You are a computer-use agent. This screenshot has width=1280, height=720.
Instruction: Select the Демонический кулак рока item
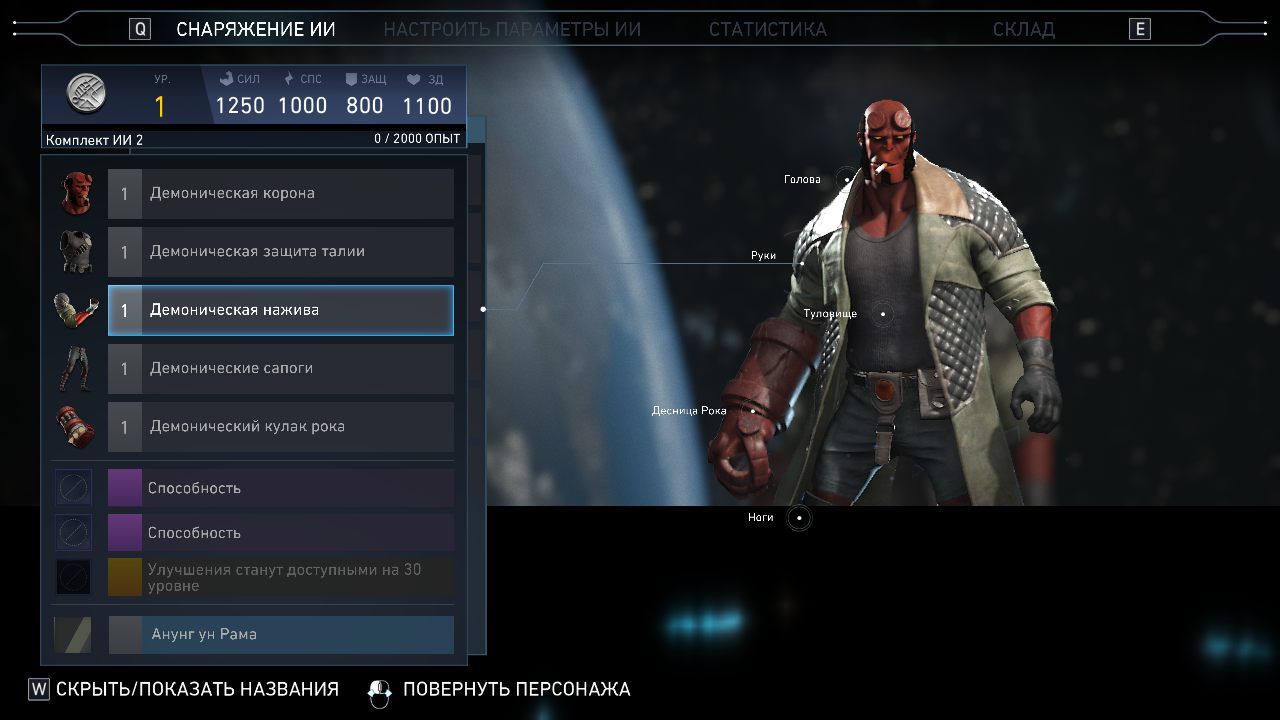(x=280, y=427)
